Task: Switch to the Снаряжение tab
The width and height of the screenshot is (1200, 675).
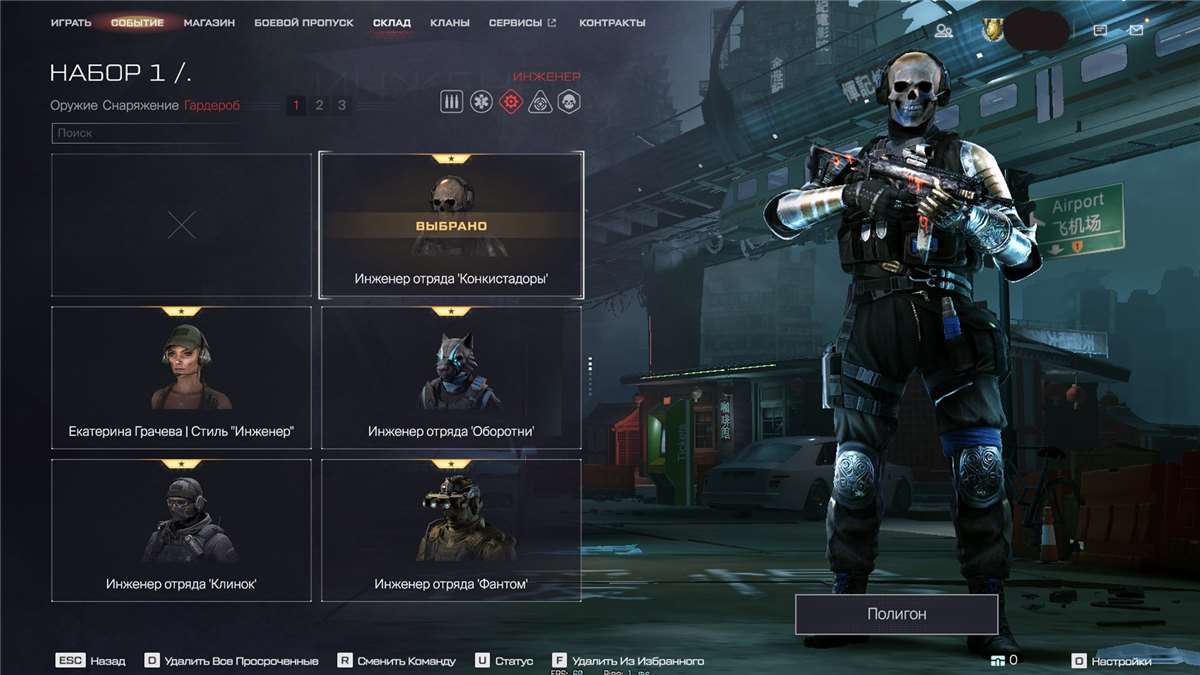Action: coord(141,105)
